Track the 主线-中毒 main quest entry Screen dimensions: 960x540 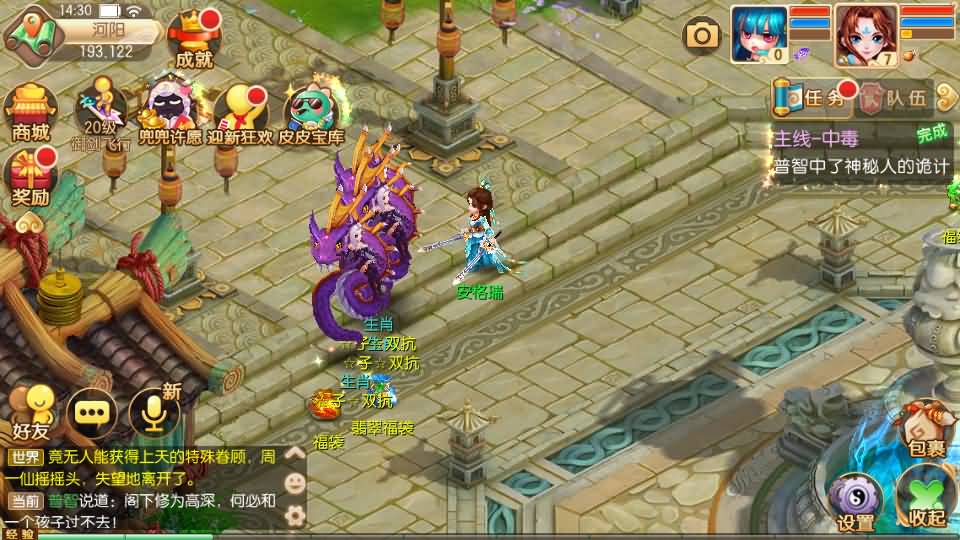pyautogui.click(x=850, y=152)
